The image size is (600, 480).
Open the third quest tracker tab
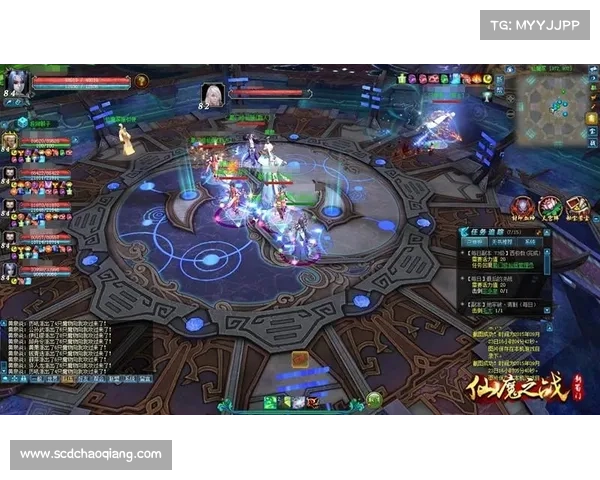click(x=529, y=243)
